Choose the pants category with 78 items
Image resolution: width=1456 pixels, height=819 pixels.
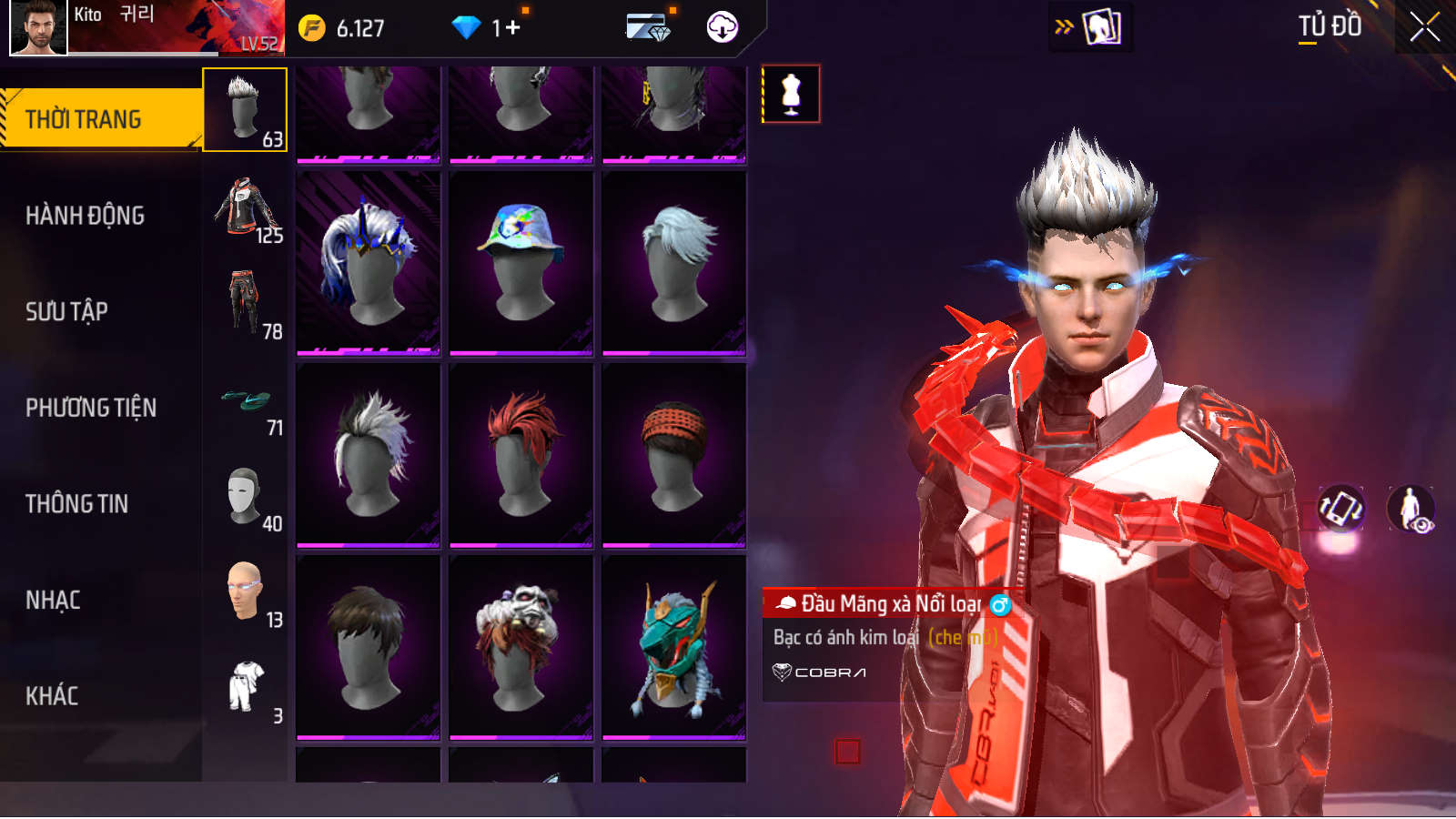coord(246,305)
